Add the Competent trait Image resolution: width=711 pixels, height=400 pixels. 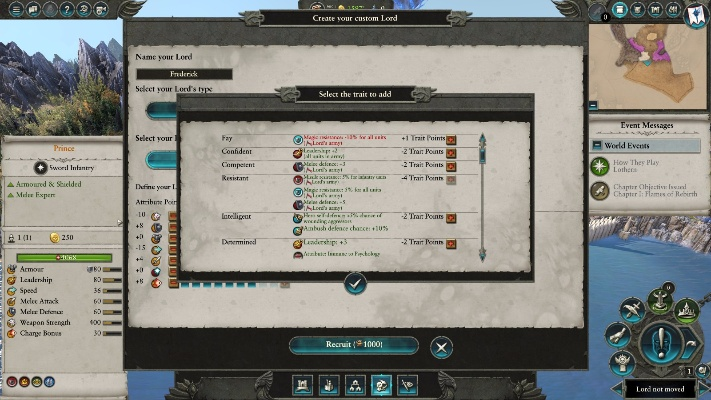(x=451, y=166)
